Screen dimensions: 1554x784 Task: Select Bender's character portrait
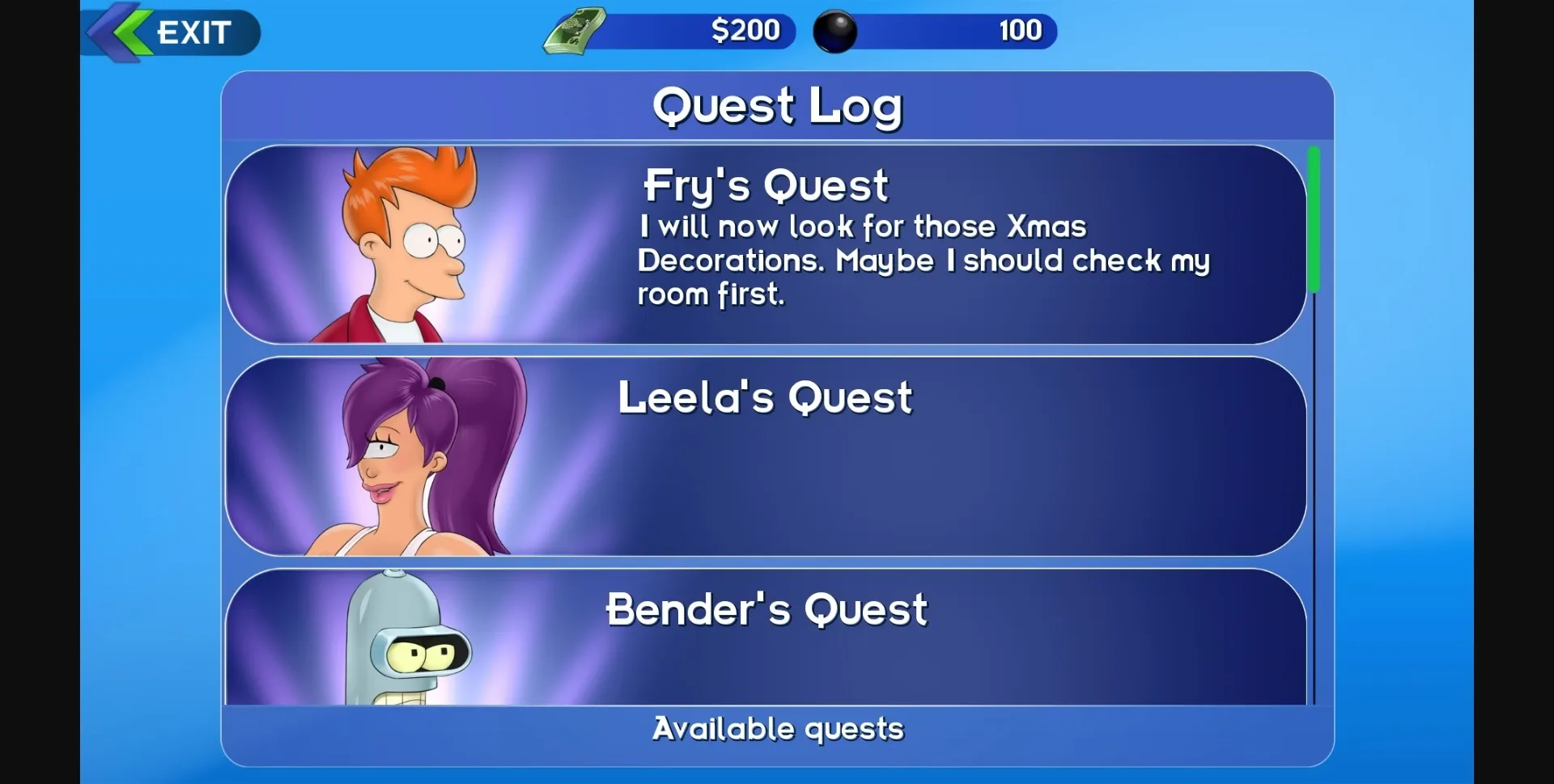(413, 647)
